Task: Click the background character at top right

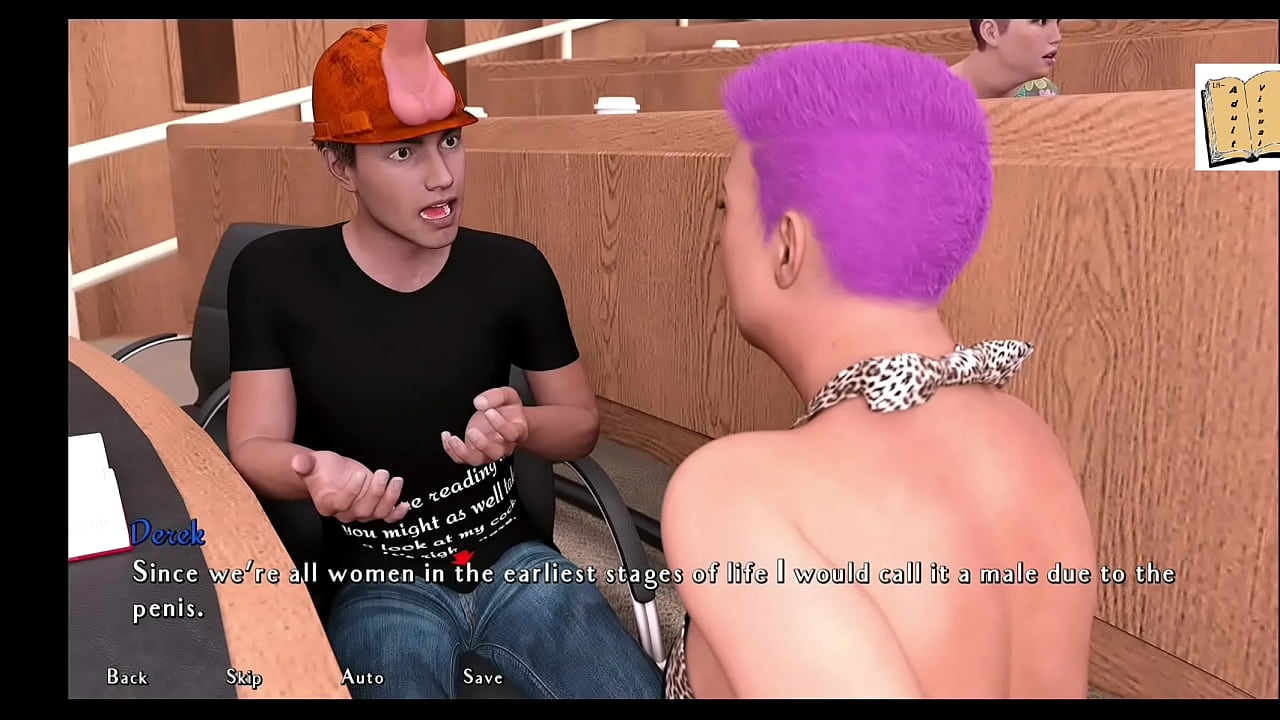Action: click(x=1010, y=45)
